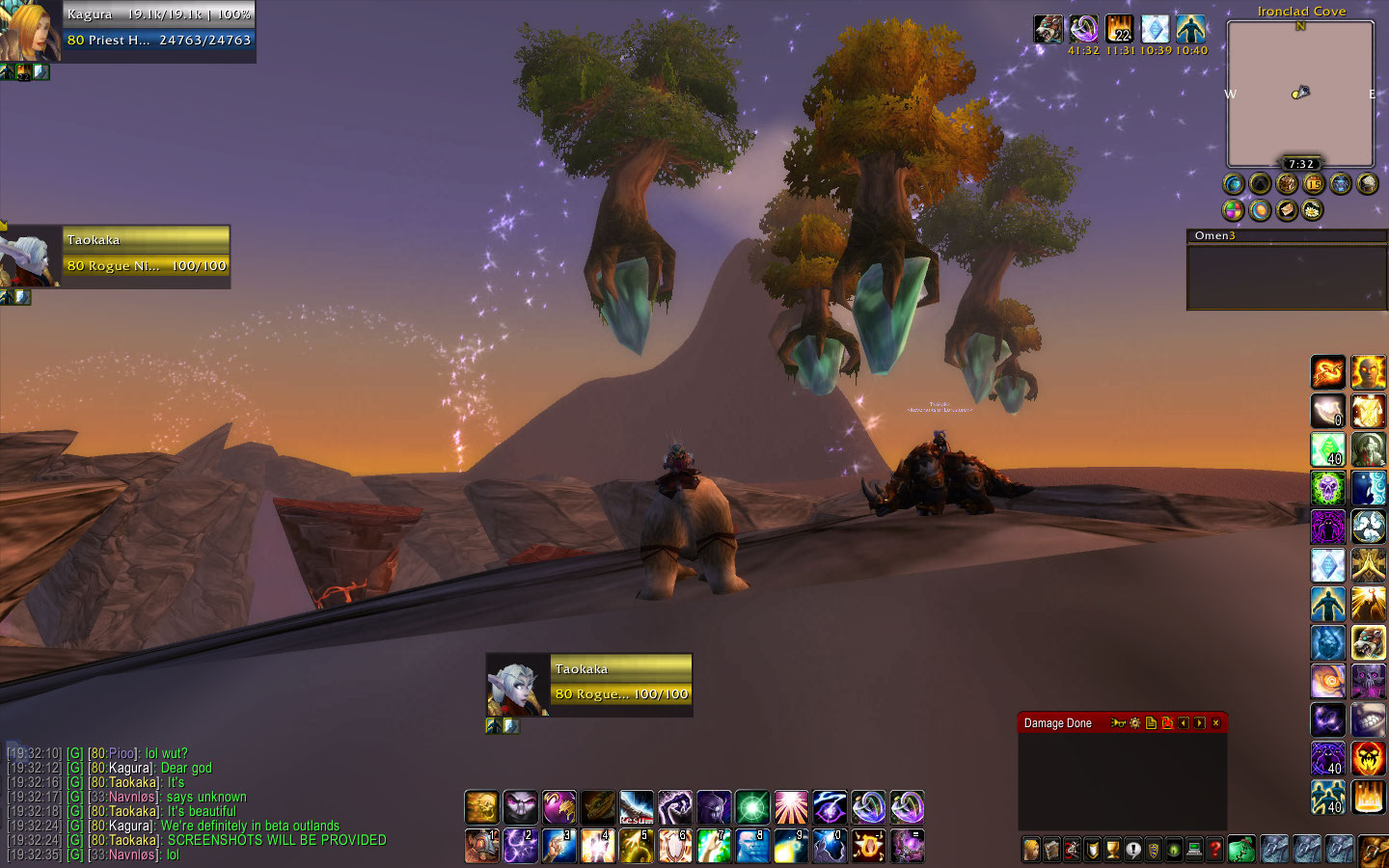The height and width of the screenshot is (868, 1389).
Task: Open the character info micro button
Action: coord(1031,850)
